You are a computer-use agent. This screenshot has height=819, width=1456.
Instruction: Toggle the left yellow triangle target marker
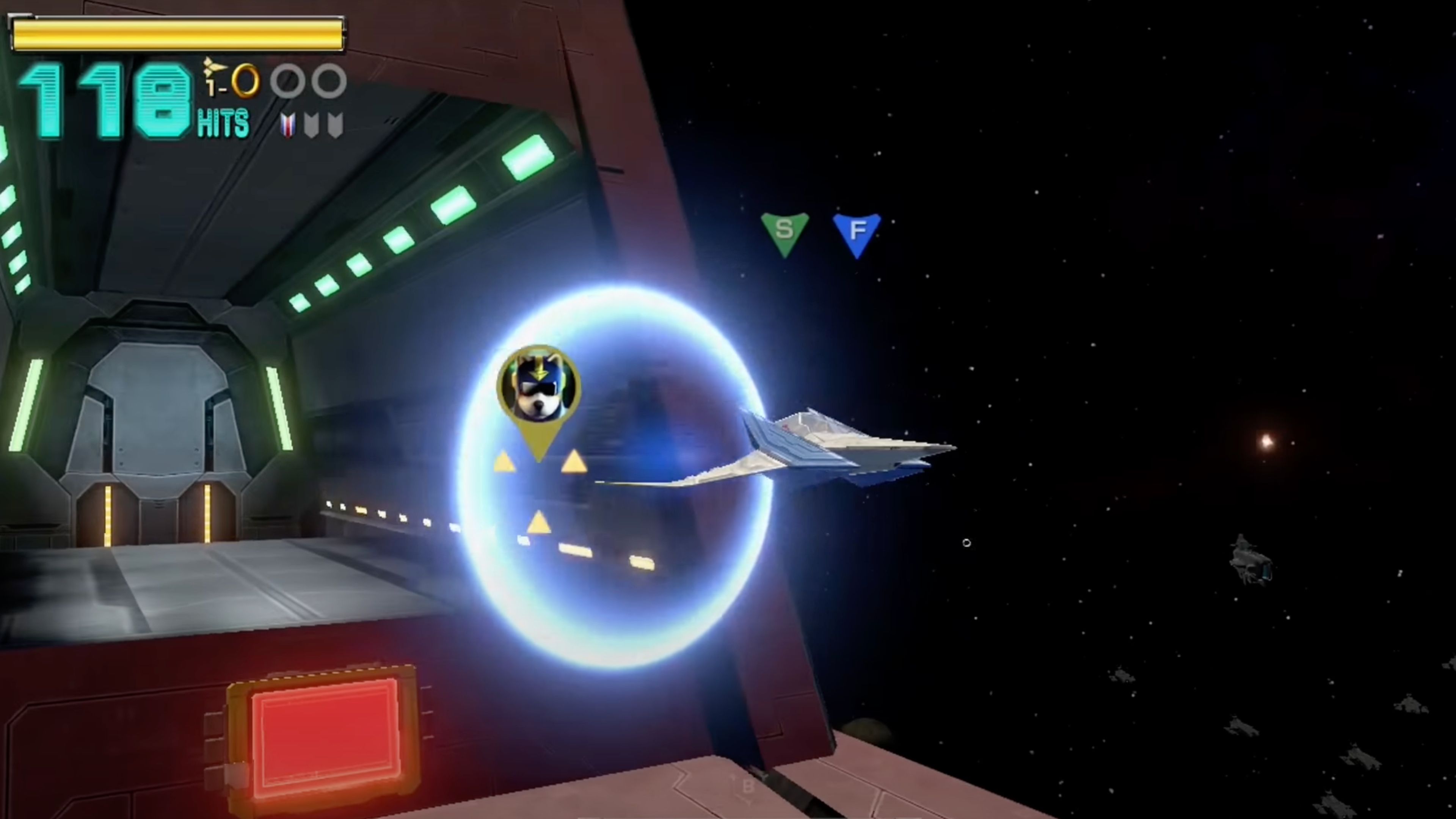(505, 463)
